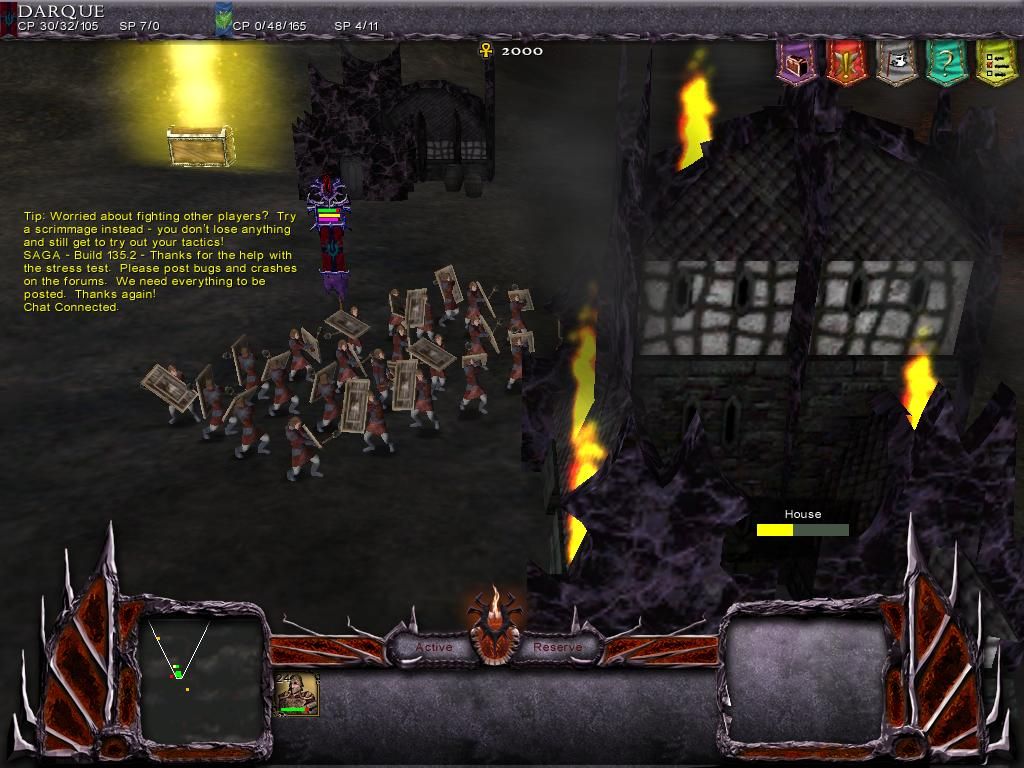Select the unit portrait in the army bar
Screen dimensions: 1024x768
pyautogui.click(x=298, y=694)
